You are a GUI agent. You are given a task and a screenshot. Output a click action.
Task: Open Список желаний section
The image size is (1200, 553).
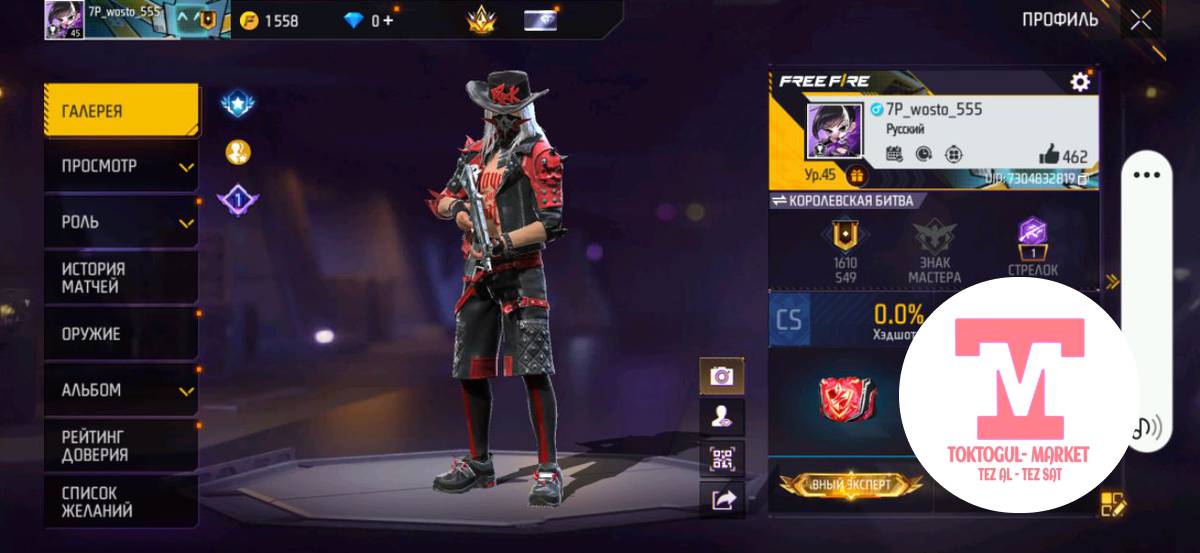(121, 502)
